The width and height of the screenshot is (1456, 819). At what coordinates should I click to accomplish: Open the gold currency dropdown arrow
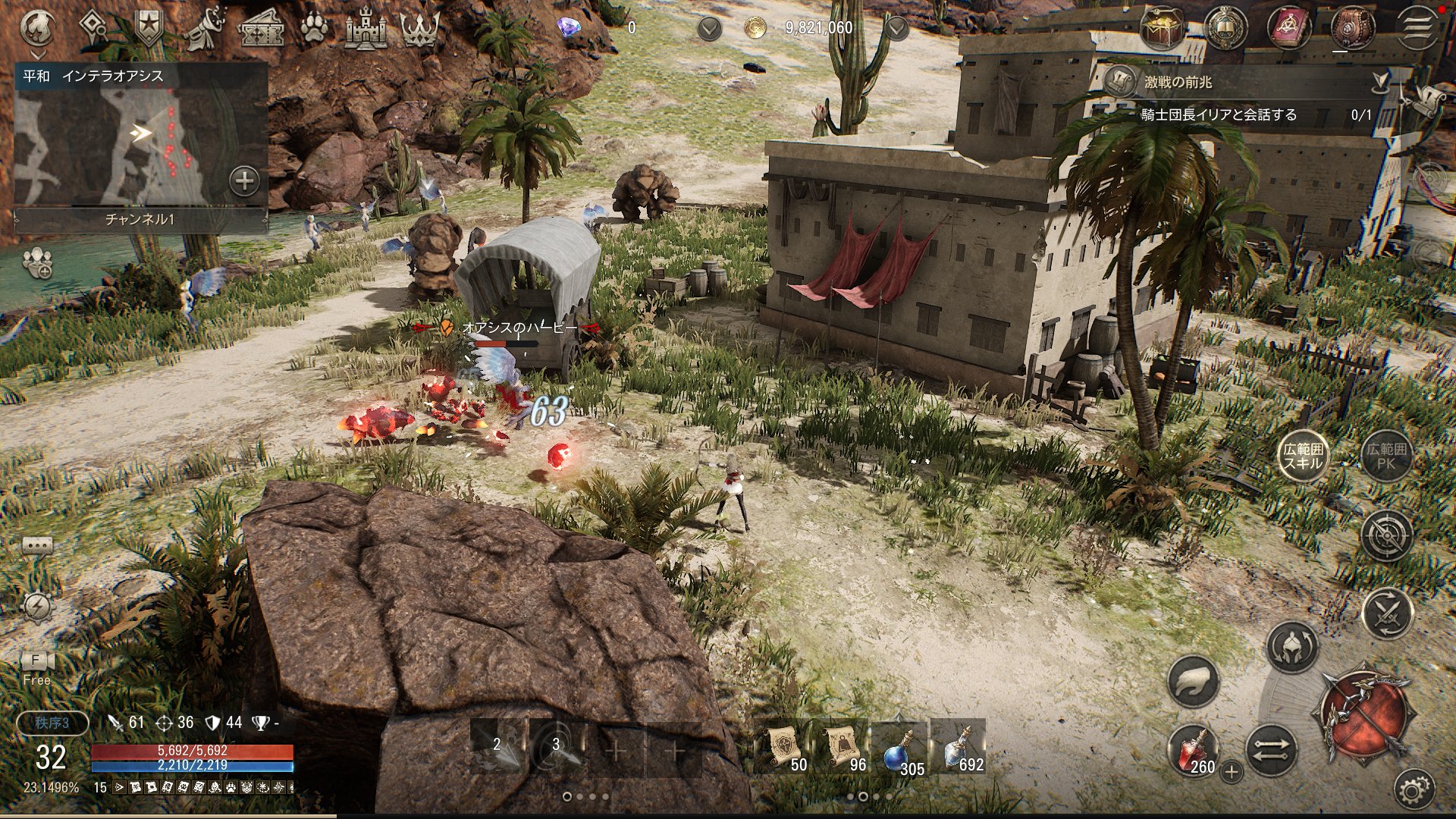tap(896, 29)
